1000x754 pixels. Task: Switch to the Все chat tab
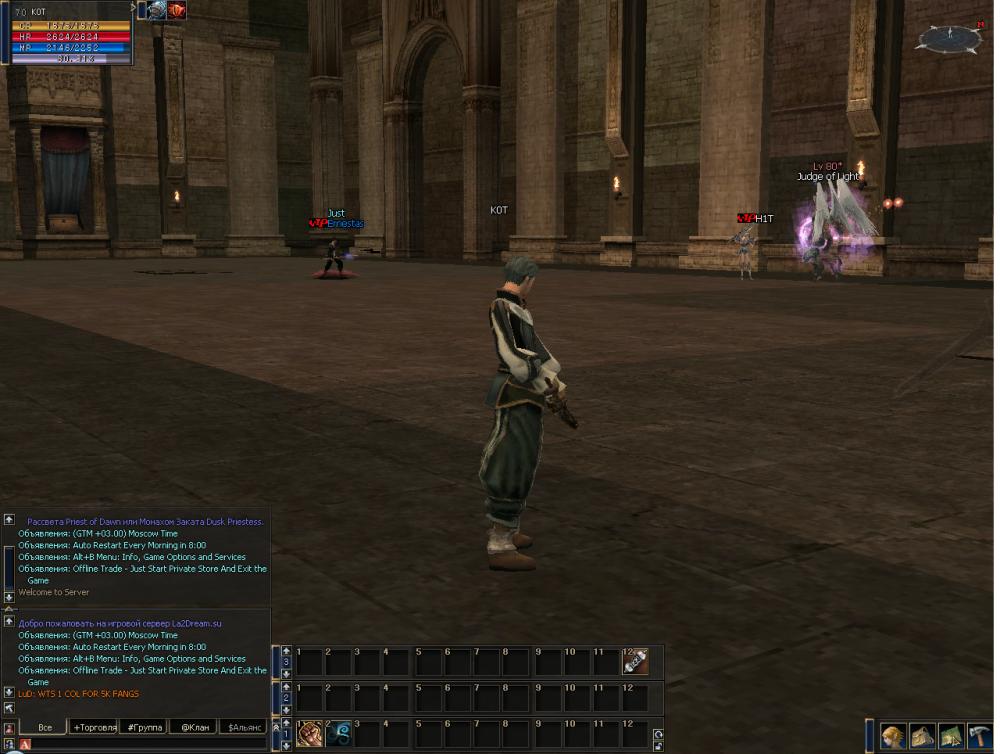(x=44, y=727)
